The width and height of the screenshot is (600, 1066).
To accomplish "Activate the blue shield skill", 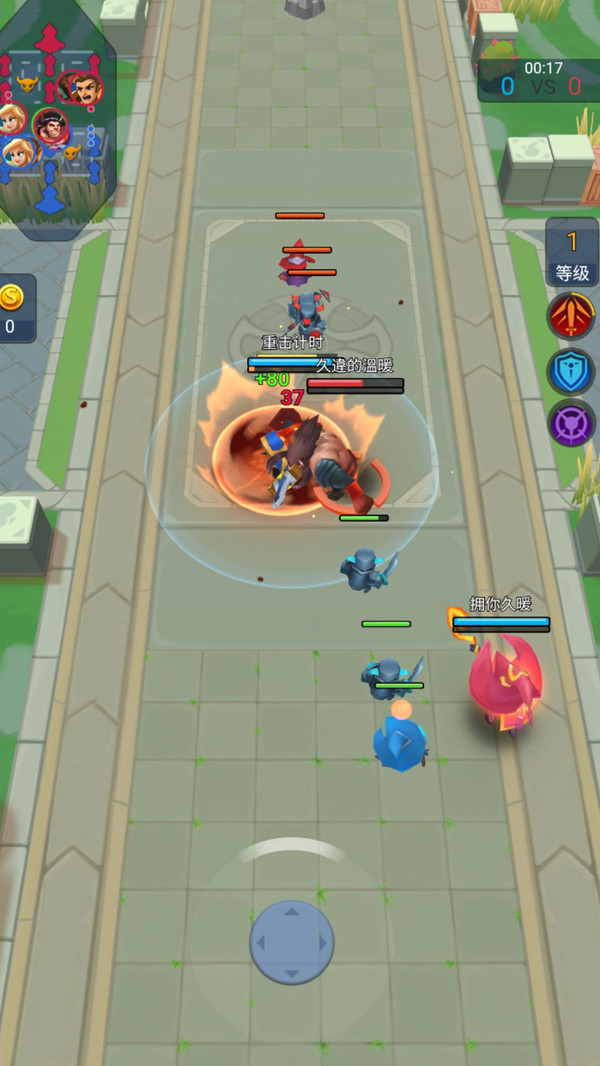I will pyautogui.click(x=571, y=371).
